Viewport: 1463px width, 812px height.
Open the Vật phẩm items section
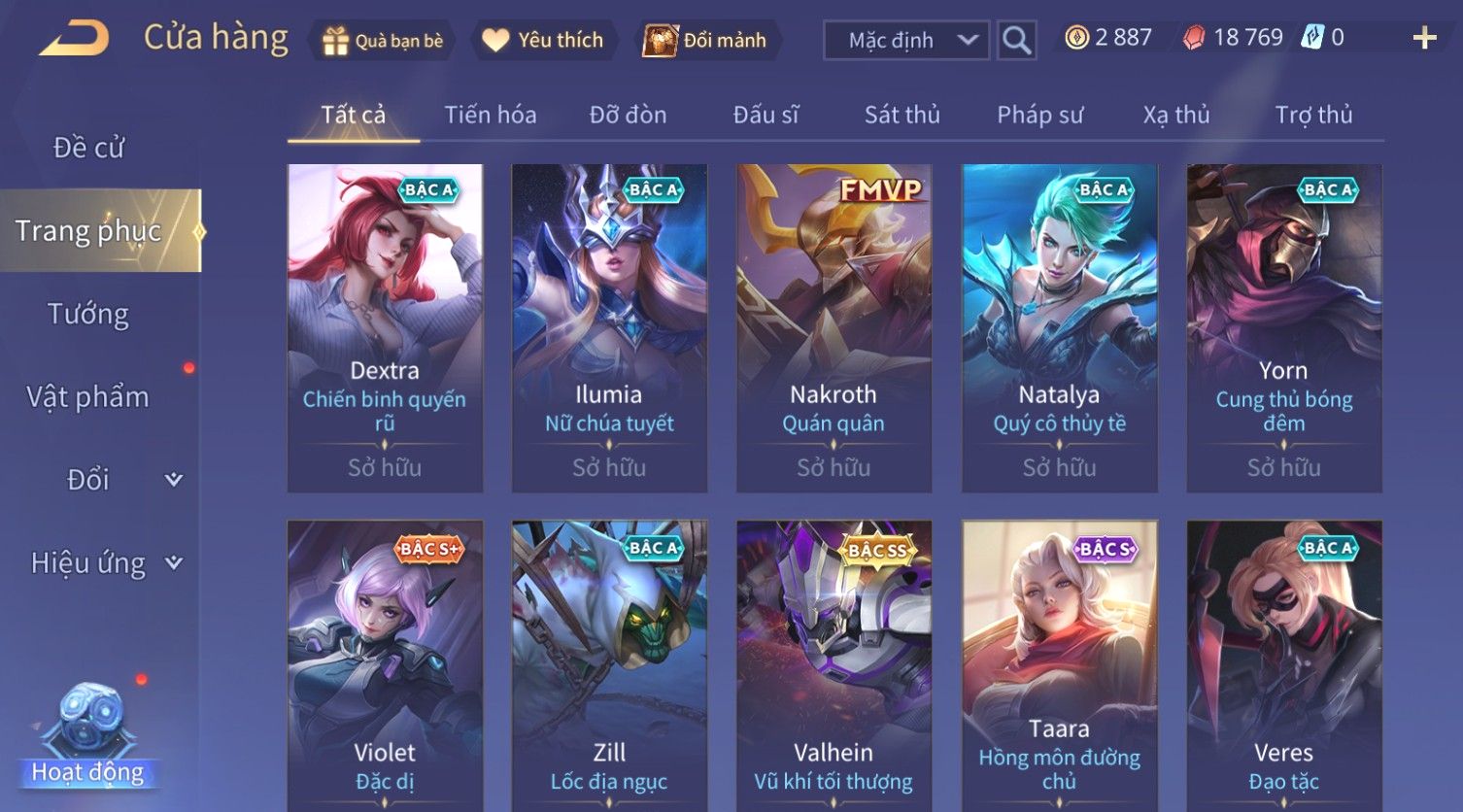click(88, 397)
